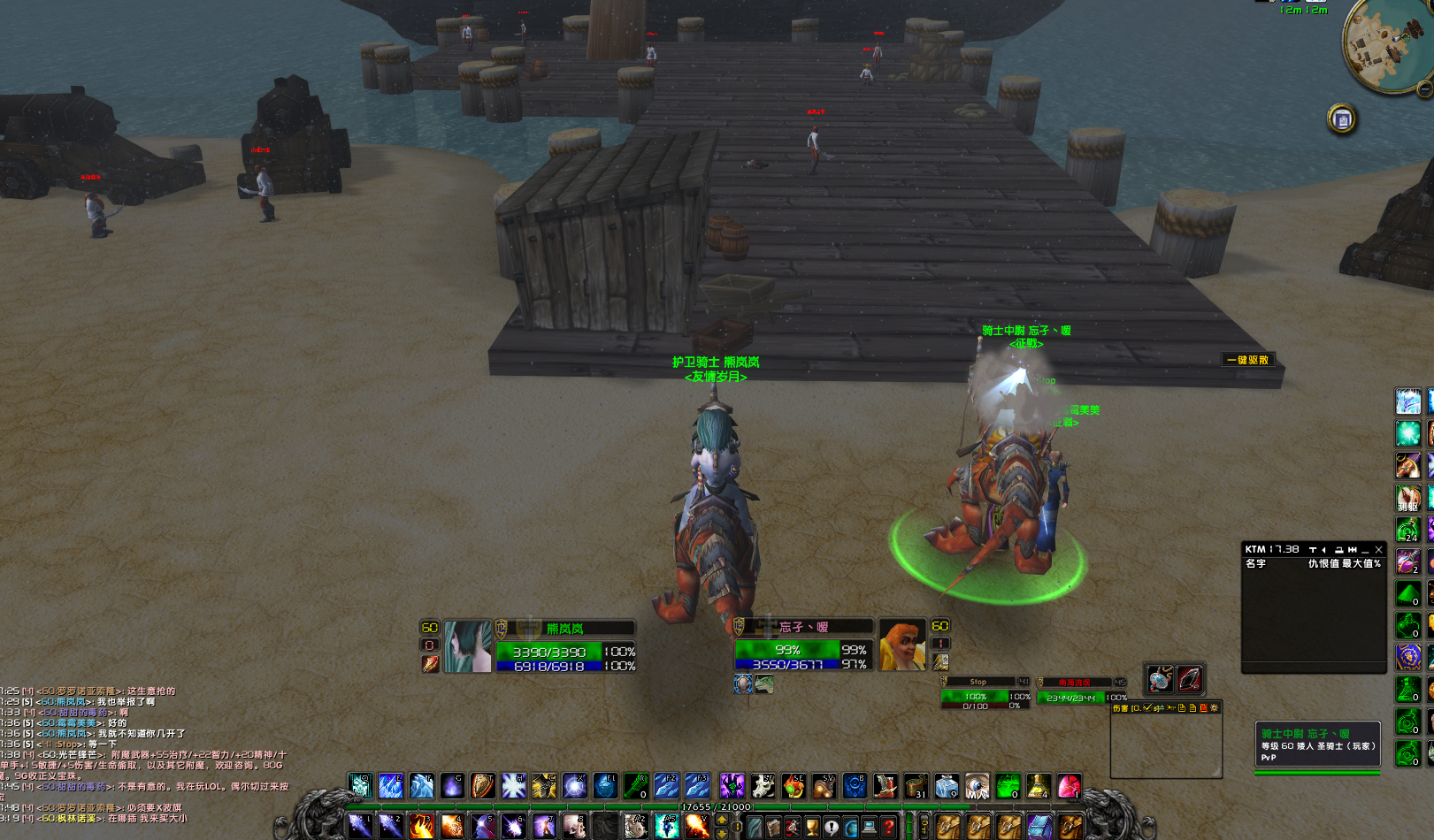Open the damage meter settings gear
This screenshot has width=1434, height=840.
coord(1214,708)
